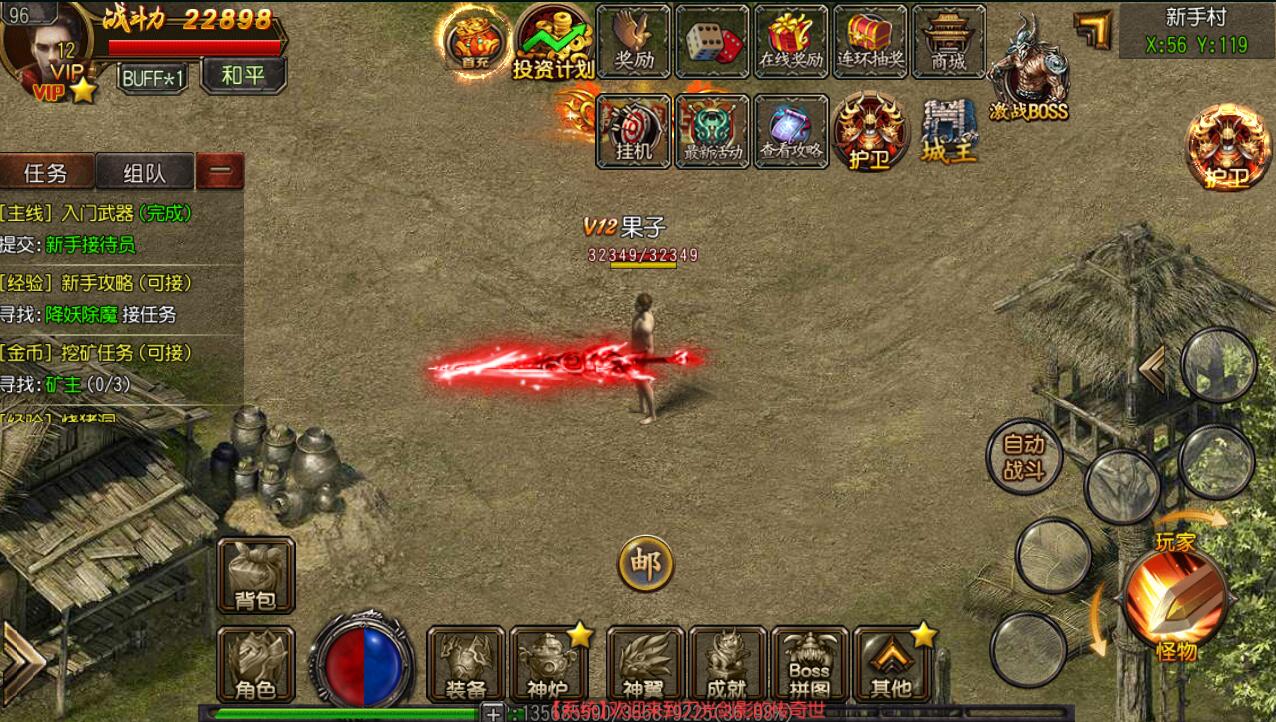Open the 成就 achievements menu
Viewport: 1276px width, 722px height.
tap(727, 664)
